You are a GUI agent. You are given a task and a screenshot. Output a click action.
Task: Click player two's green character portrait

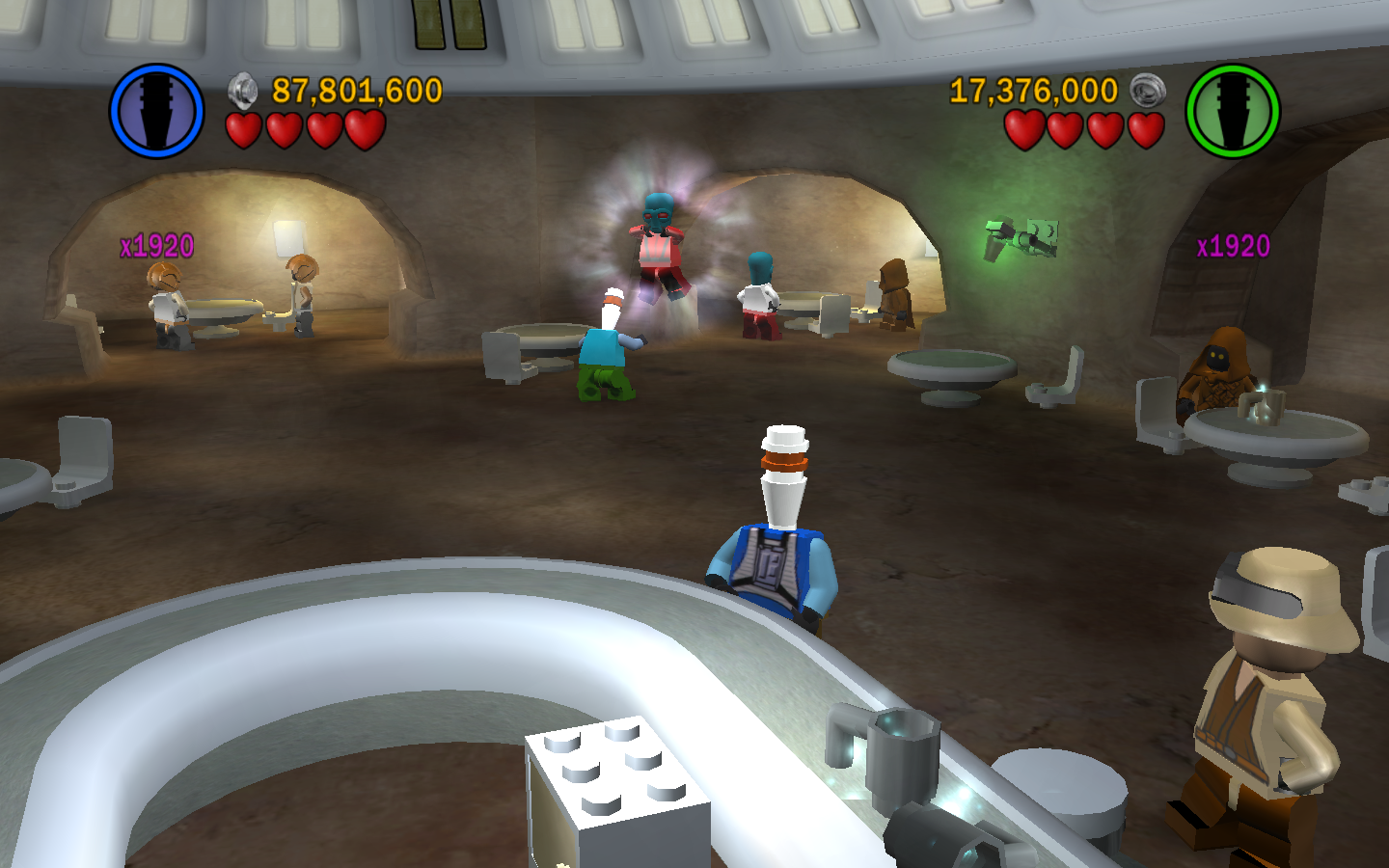[x=1232, y=111]
